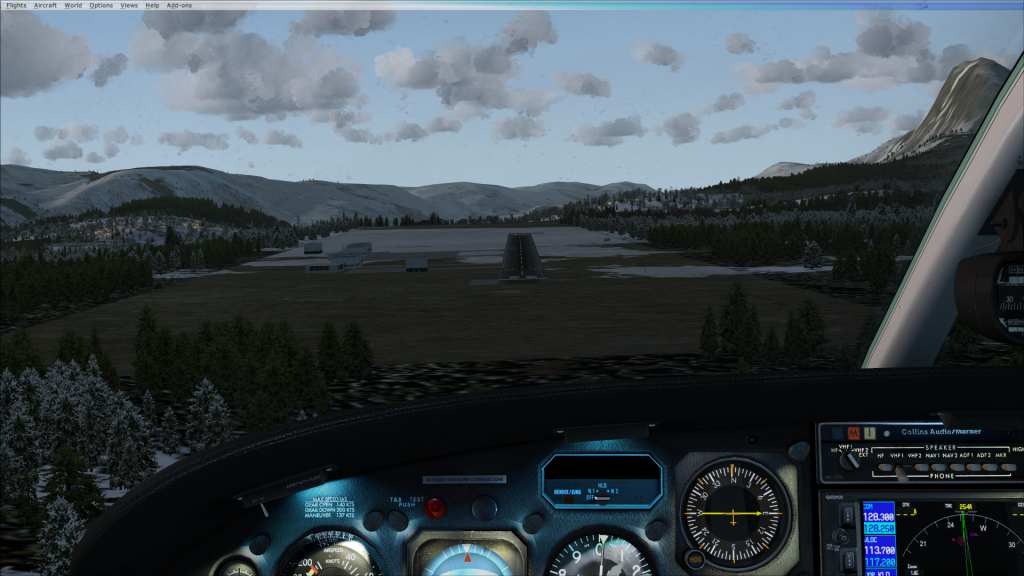Click the red T&B test push button
Viewport: 1024px width, 576px height.
(436, 508)
